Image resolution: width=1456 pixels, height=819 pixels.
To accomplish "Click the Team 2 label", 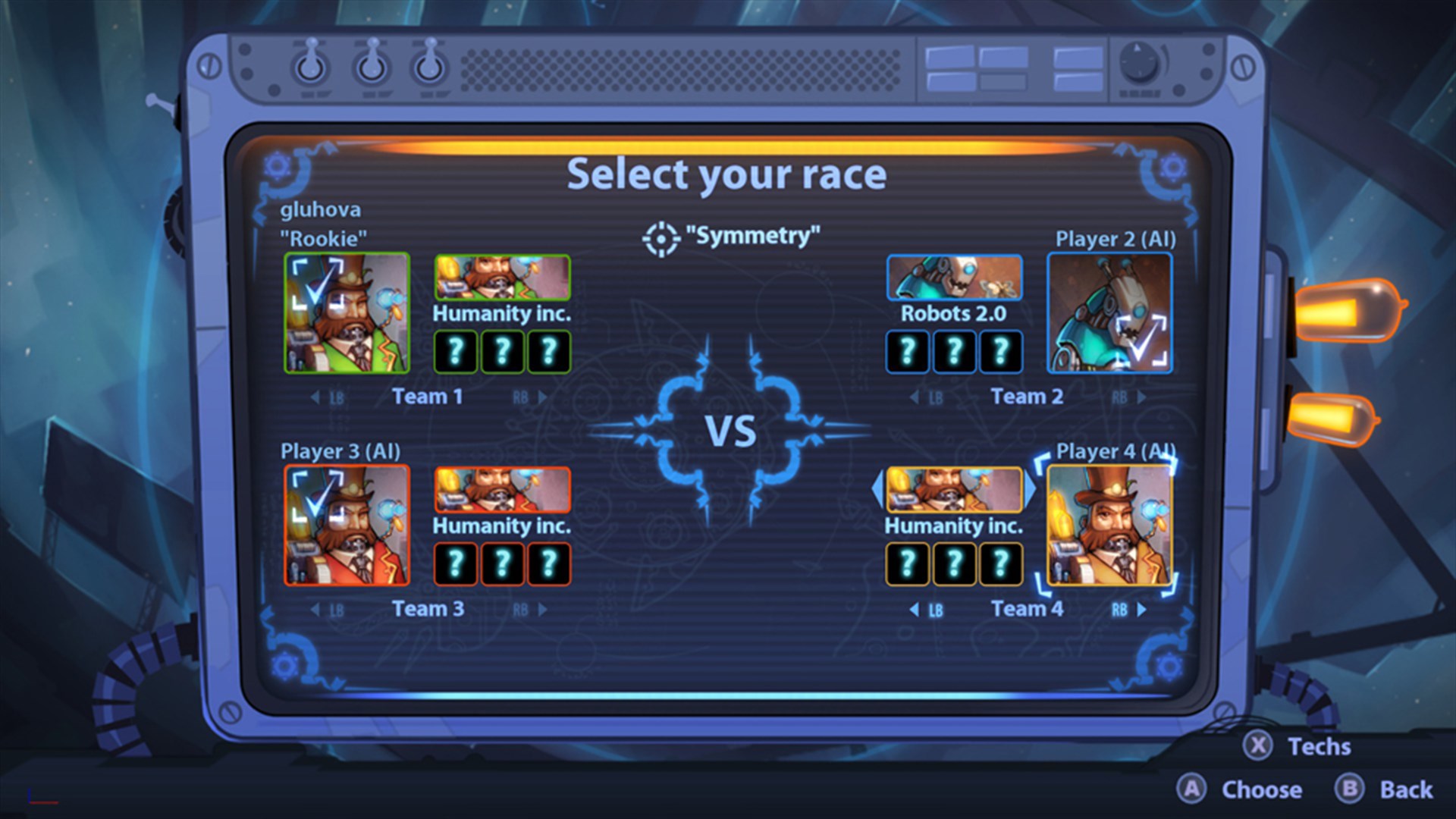I will click(x=1026, y=395).
